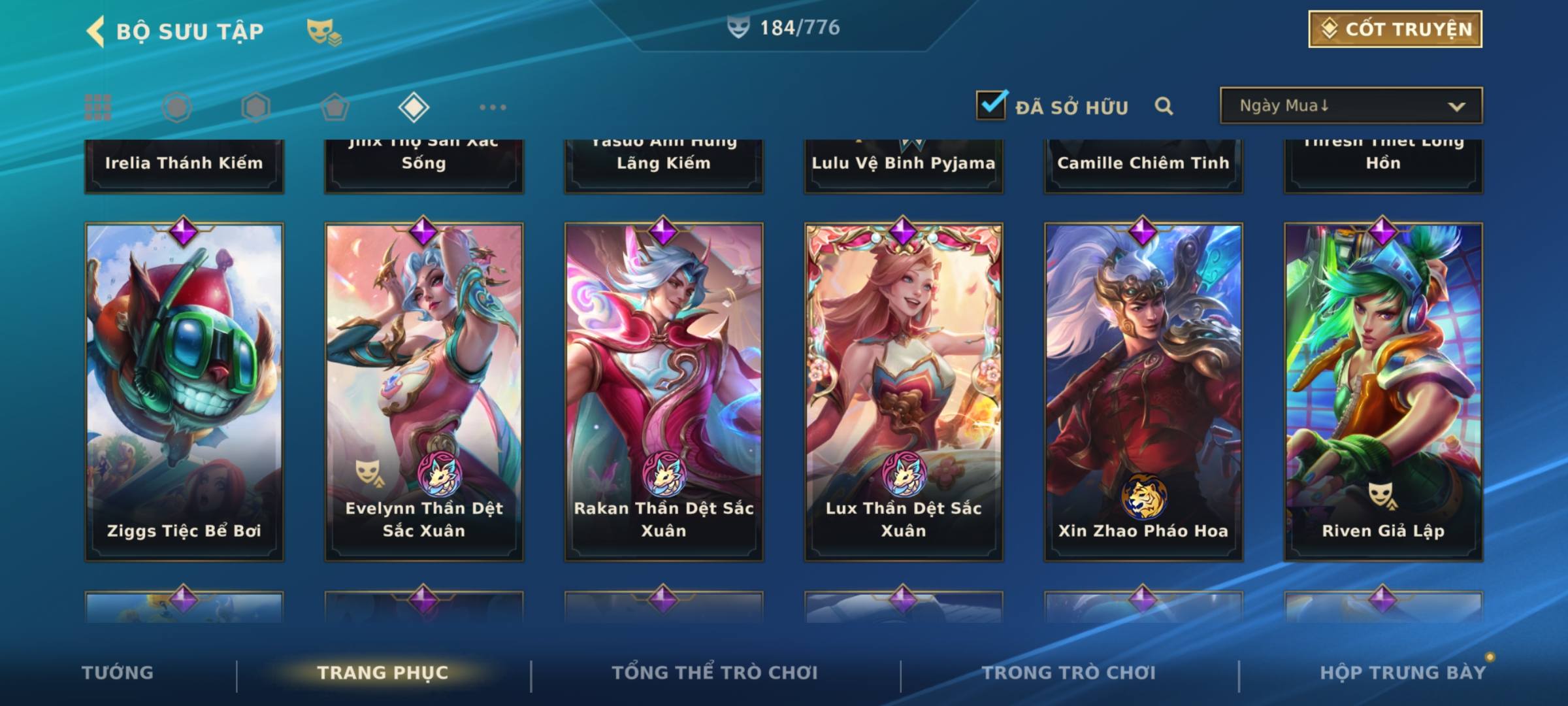
Task: Switch to the Trang Phục tab
Action: click(383, 673)
